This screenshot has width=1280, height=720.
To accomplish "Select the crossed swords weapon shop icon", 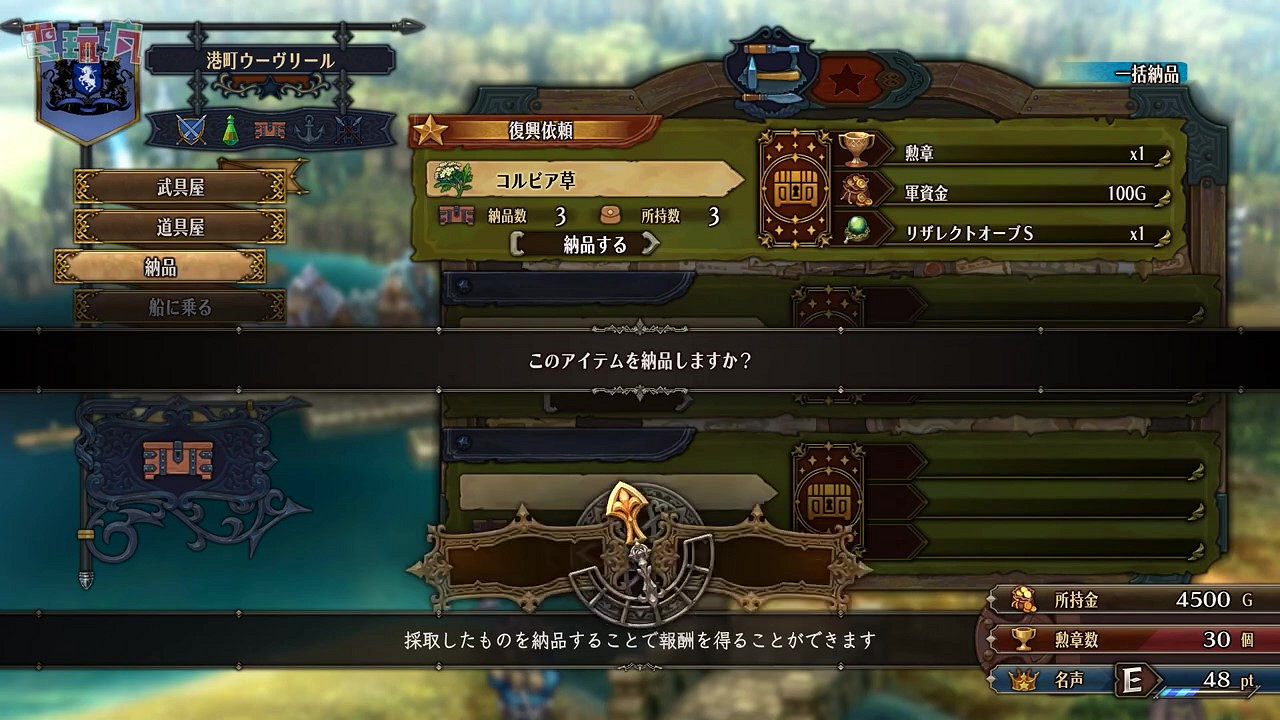I will click(191, 128).
